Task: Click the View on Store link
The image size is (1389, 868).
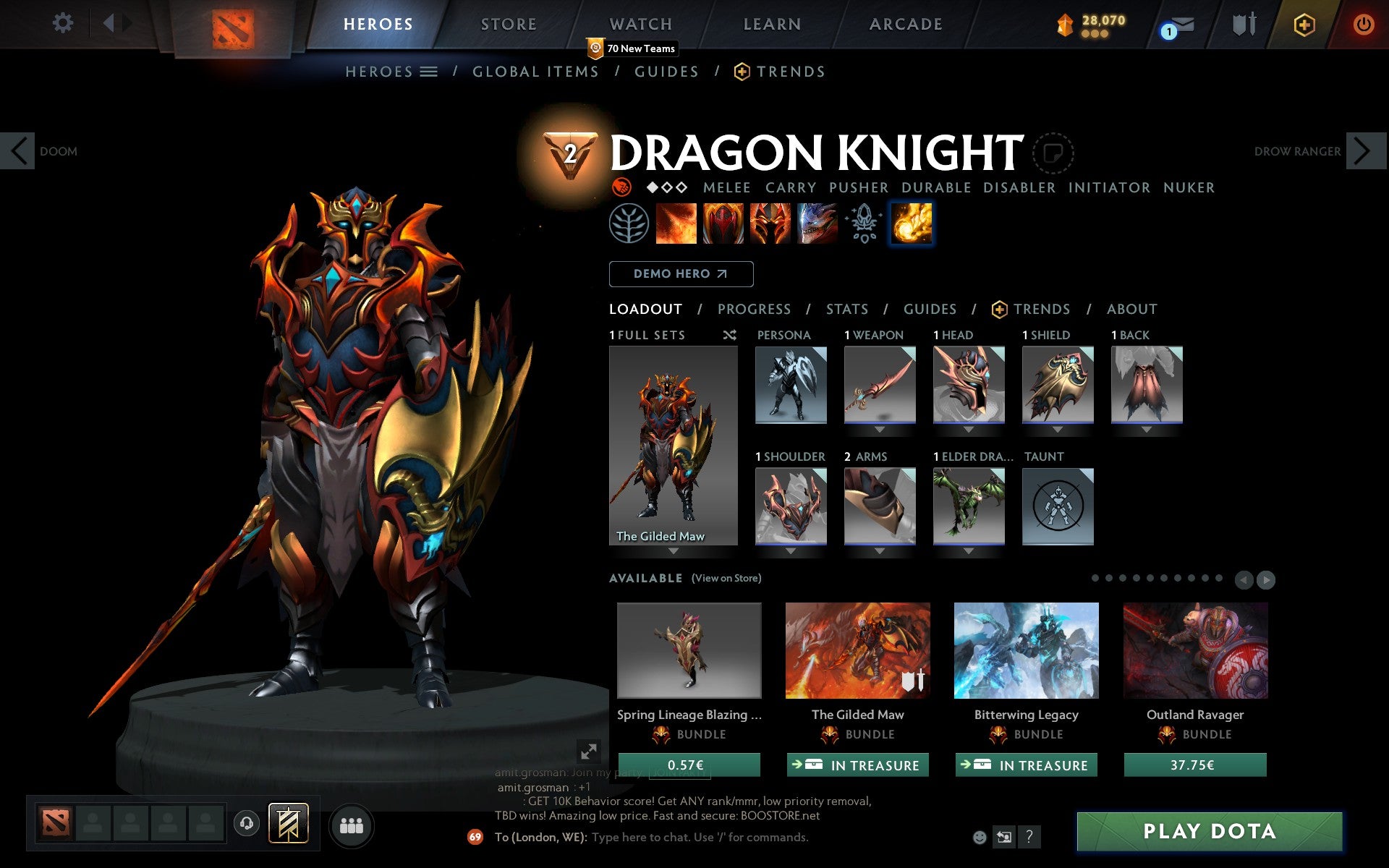Action: tap(726, 578)
